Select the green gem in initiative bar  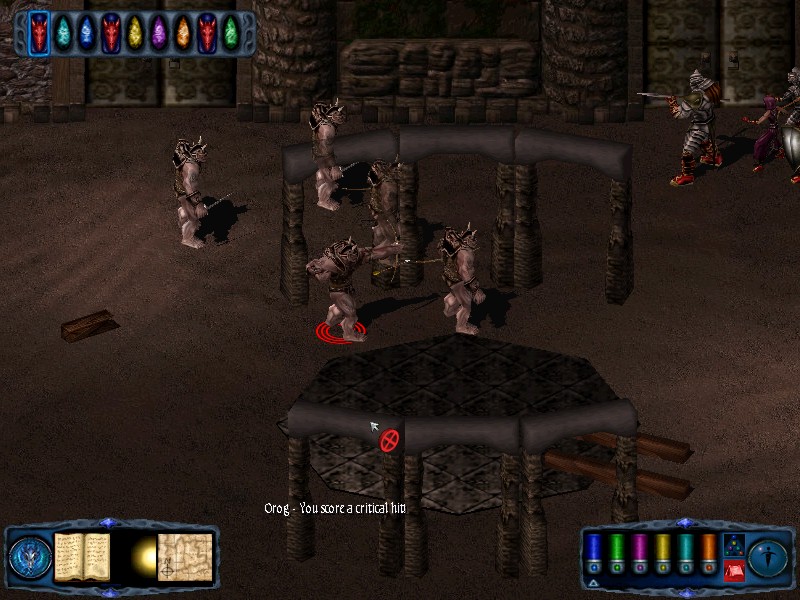231,33
